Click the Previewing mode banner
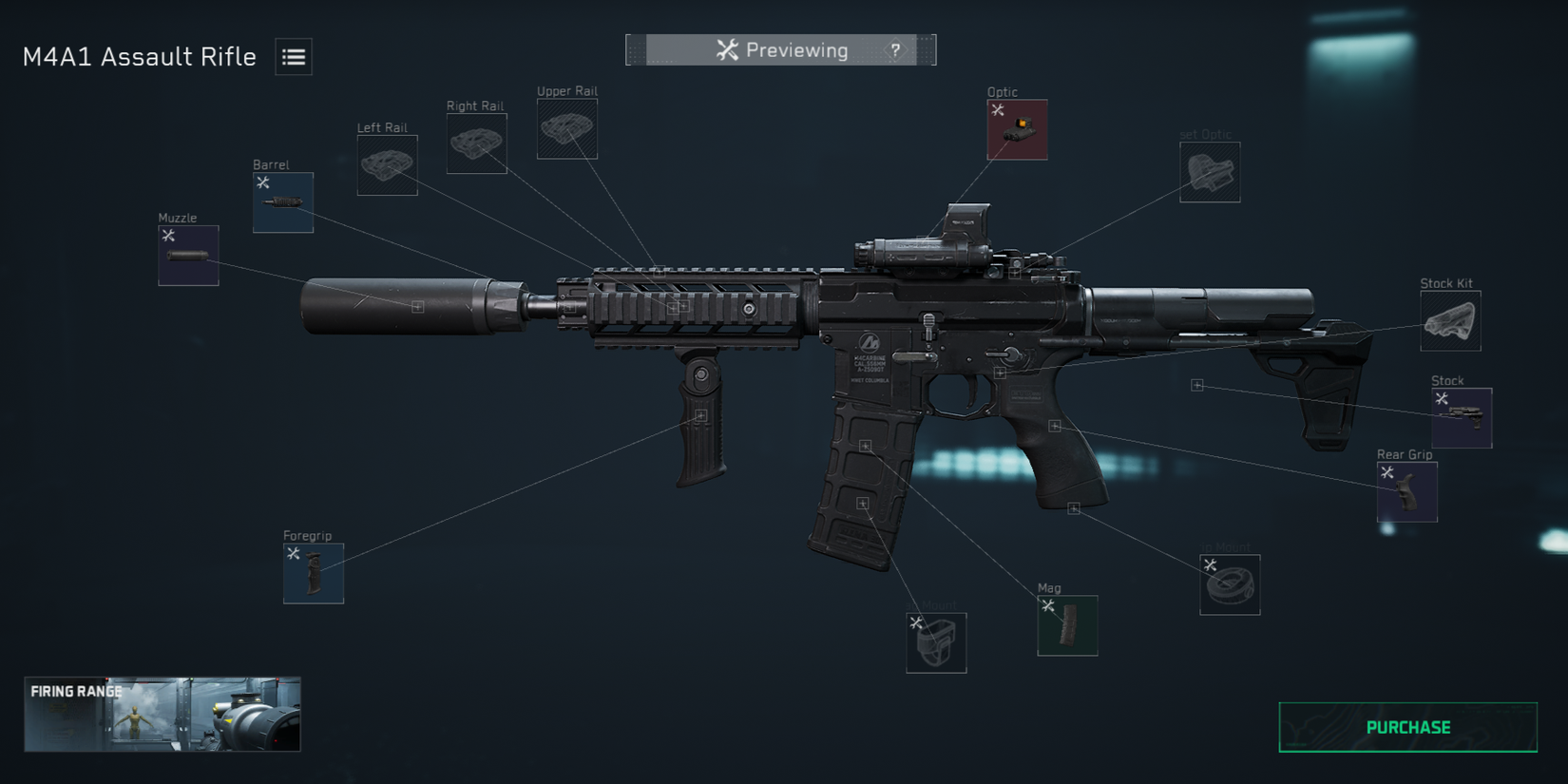This screenshot has width=1568, height=784. coord(781,49)
